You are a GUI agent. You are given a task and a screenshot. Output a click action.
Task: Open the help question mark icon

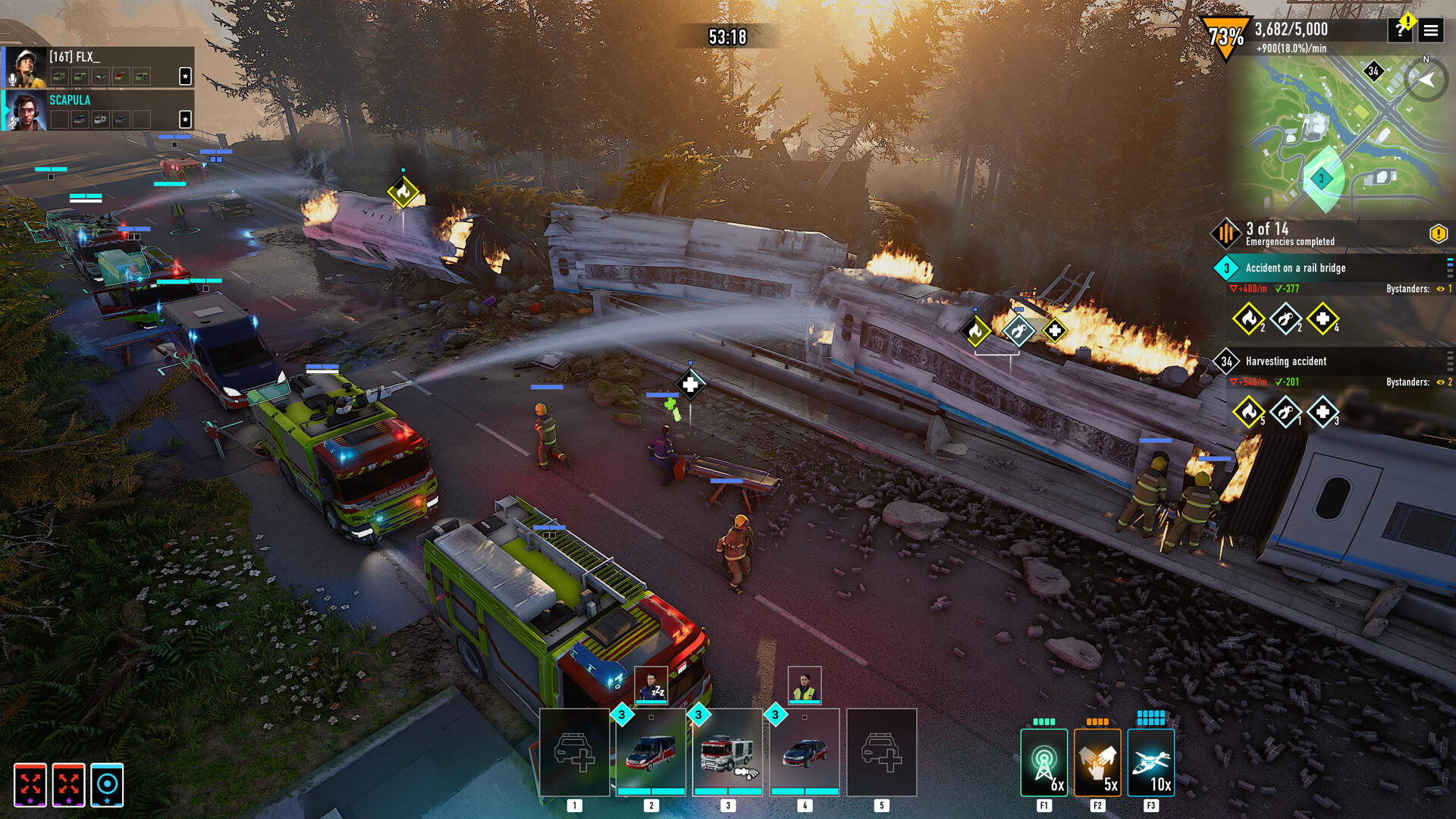click(1399, 30)
